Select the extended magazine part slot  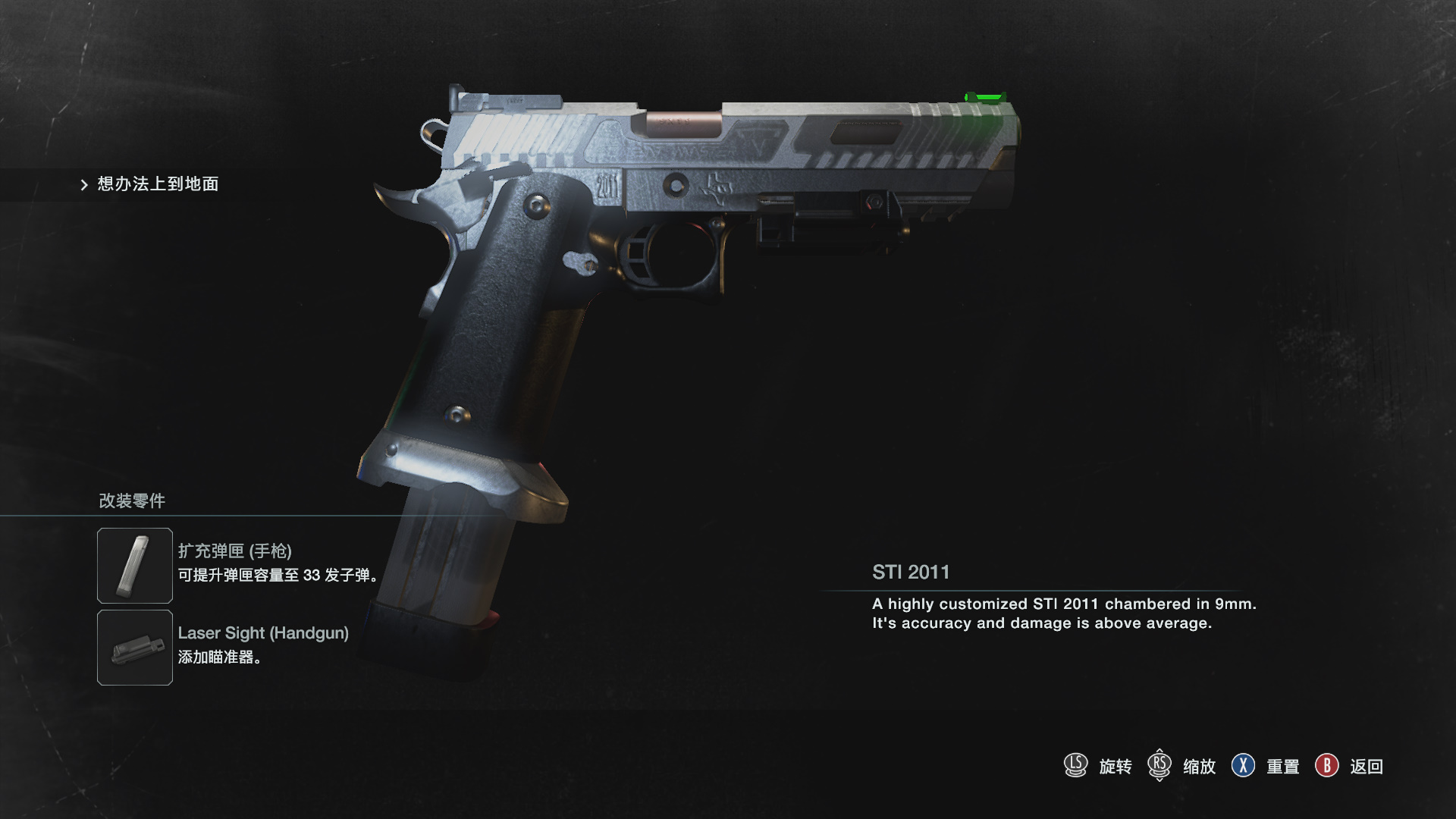pyautogui.click(x=135, y=566)
